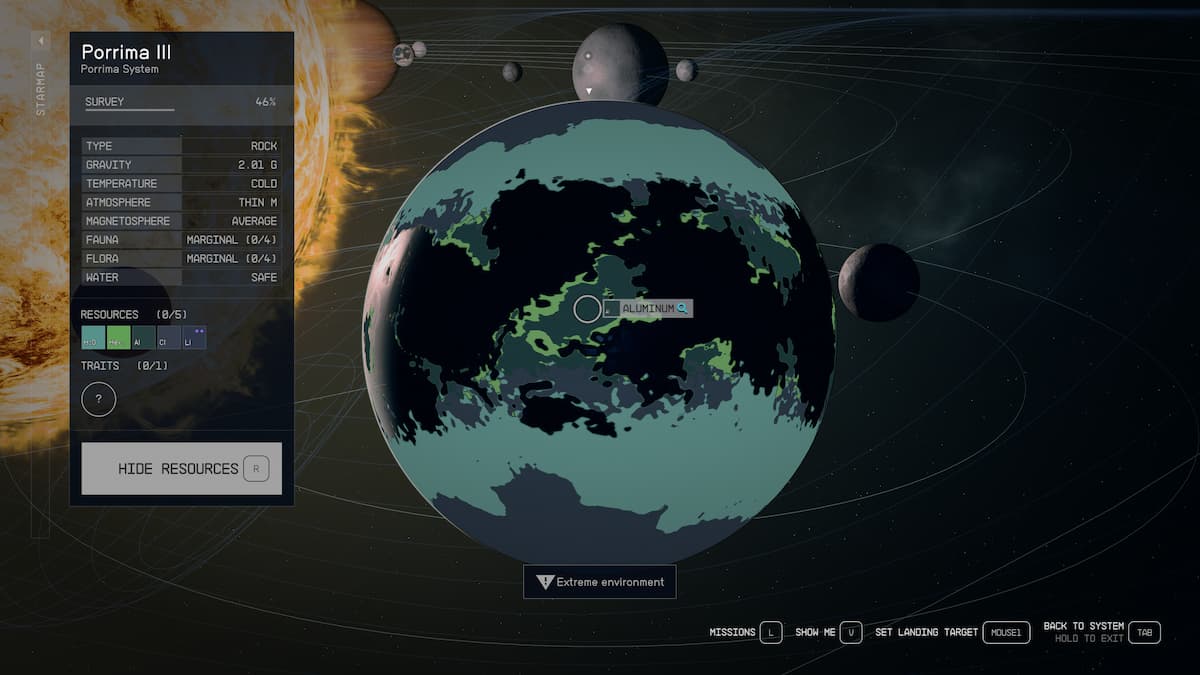Select the Li lithium resource tile

pyautogui.click(x=194, y=338)
